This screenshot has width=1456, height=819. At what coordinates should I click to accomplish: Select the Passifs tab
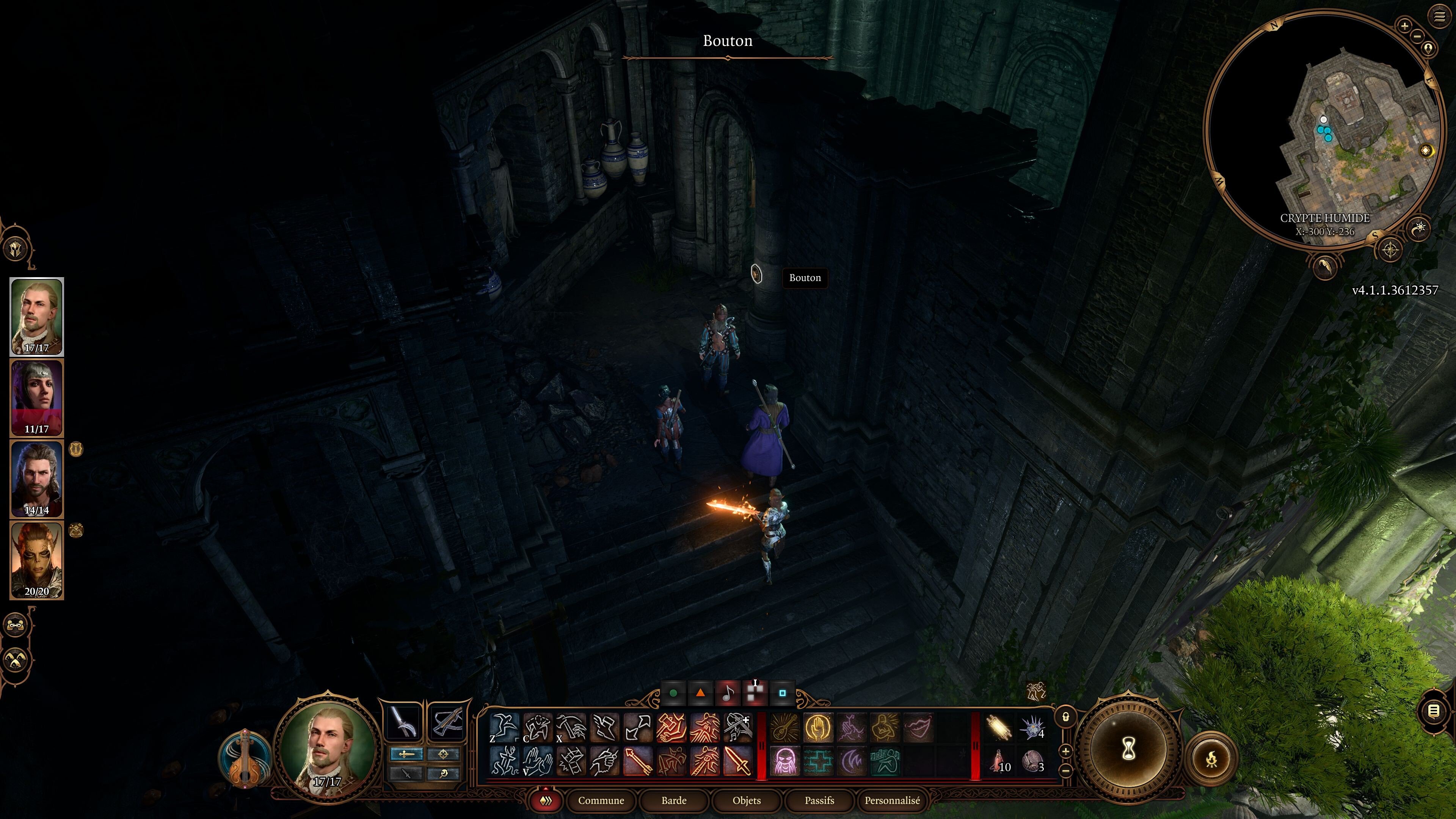click(x=819, y=800)
